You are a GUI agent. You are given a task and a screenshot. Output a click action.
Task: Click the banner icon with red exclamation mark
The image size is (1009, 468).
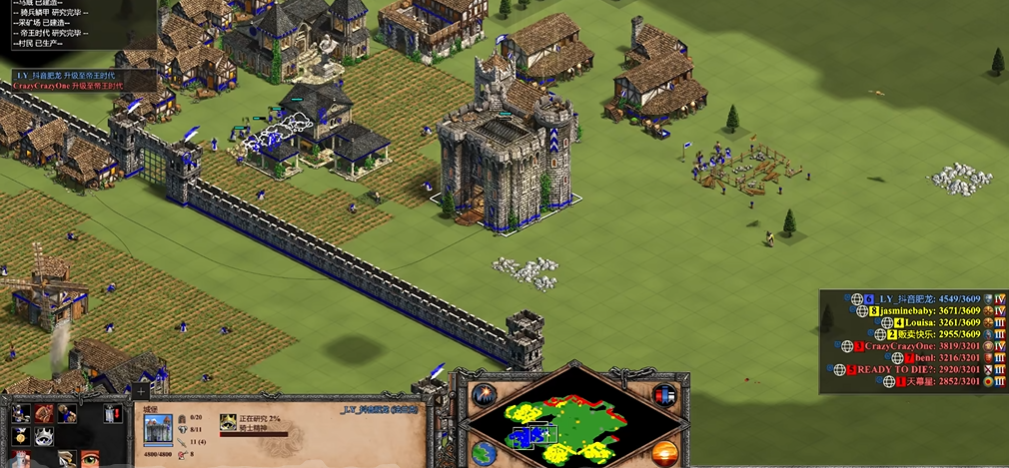pyautogui.click(x=113, y=412)
